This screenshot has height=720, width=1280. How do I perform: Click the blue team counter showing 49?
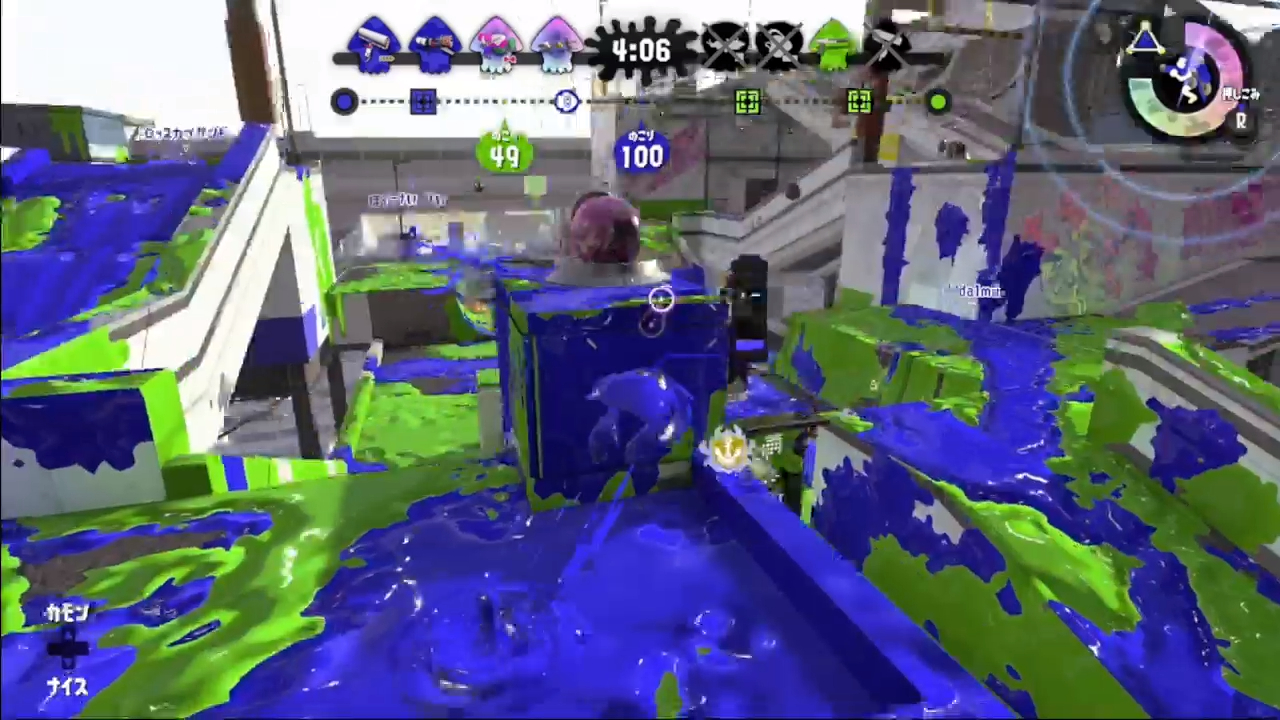[505, 152]
